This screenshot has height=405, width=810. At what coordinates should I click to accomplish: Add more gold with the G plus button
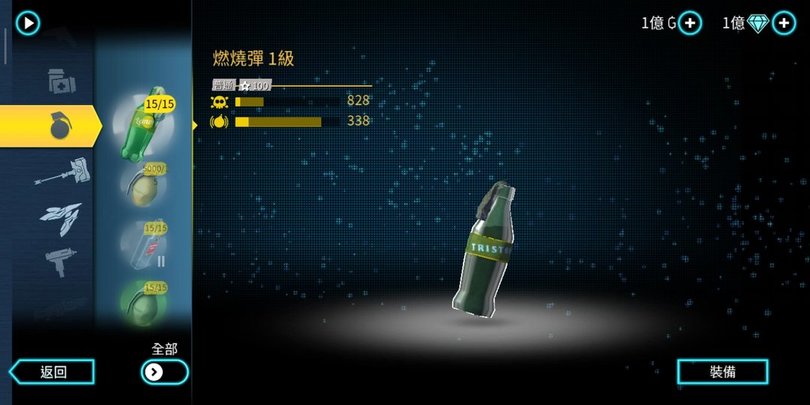click(x=690, y=23)
